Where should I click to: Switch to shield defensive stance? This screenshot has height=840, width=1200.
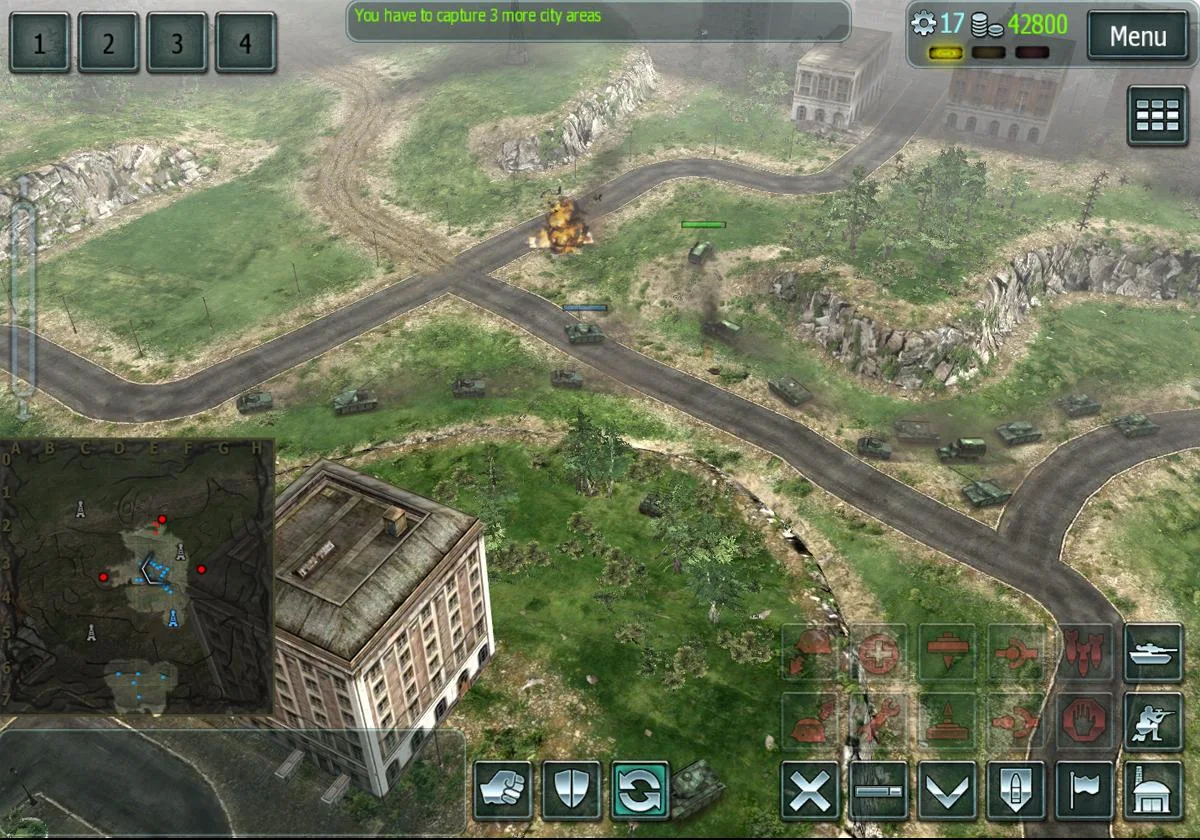pyautogui.click(x=571, y=791)
